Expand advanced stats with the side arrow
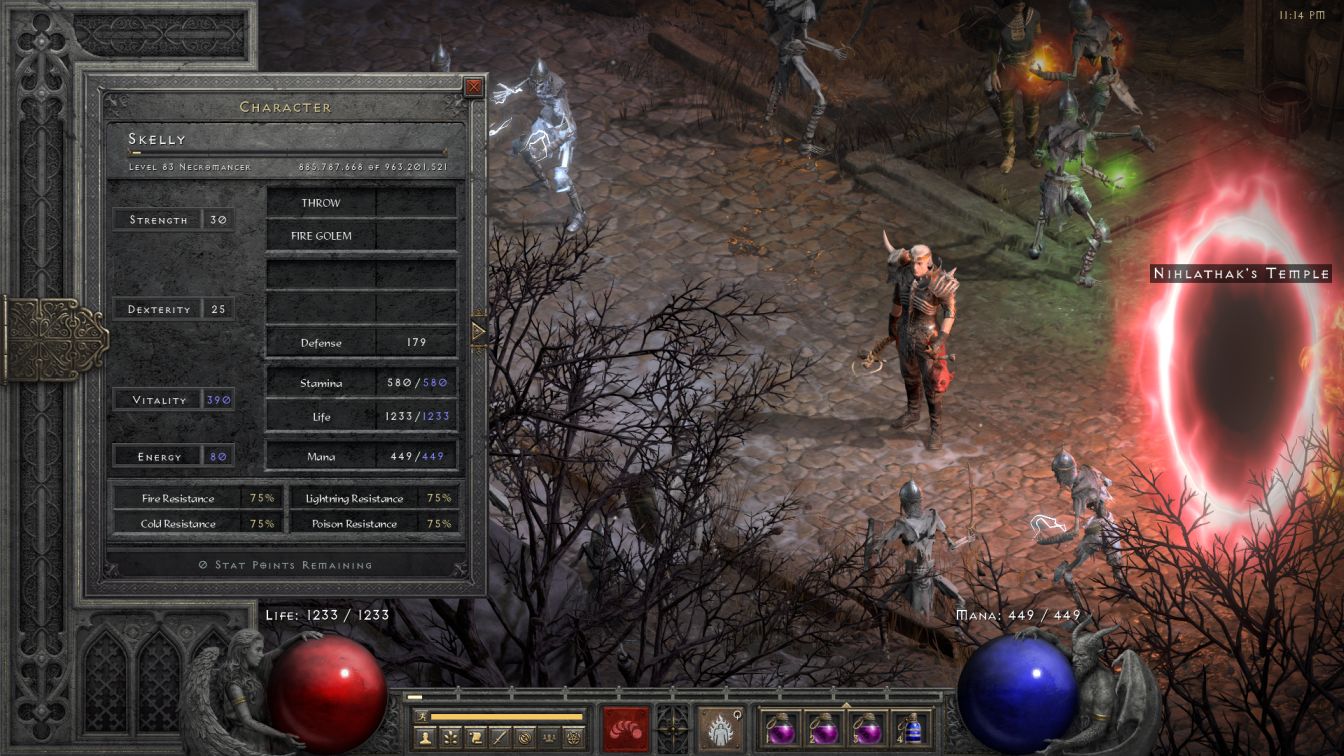This screenshot has width=1344, height=756. (478, 331)
